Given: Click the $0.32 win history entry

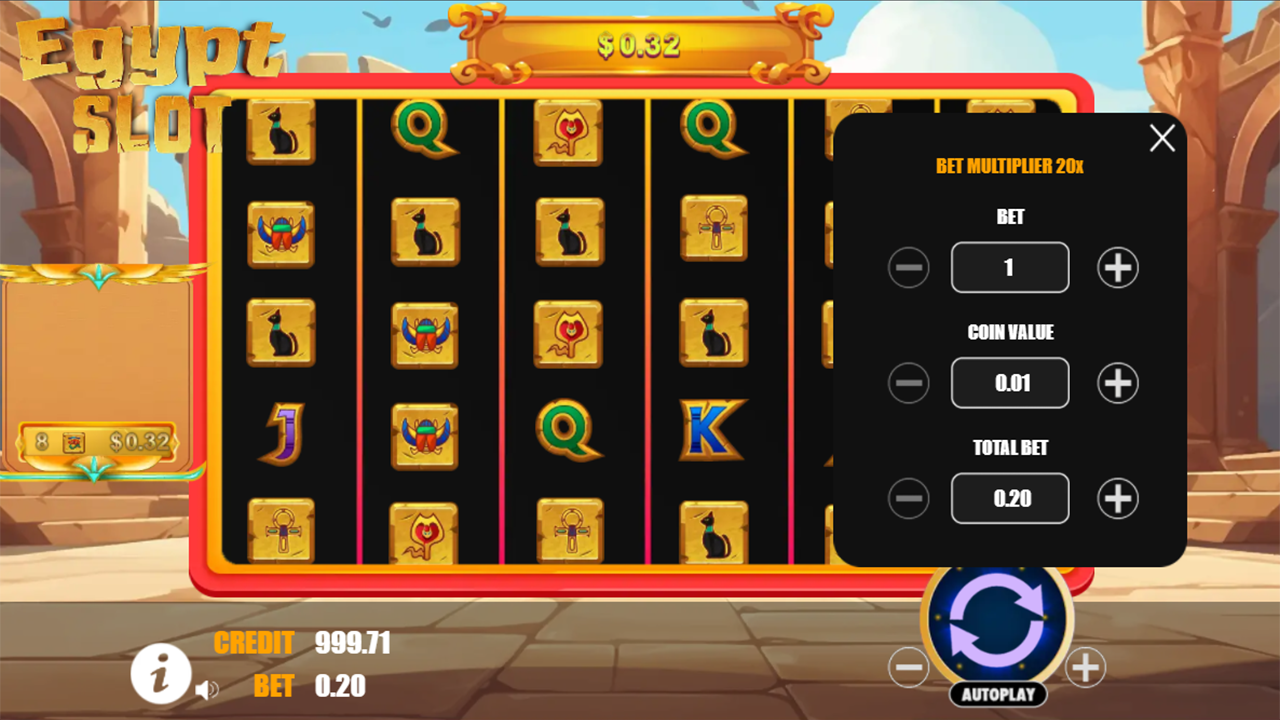Looking at the screenshot, I should pos(97,441).
